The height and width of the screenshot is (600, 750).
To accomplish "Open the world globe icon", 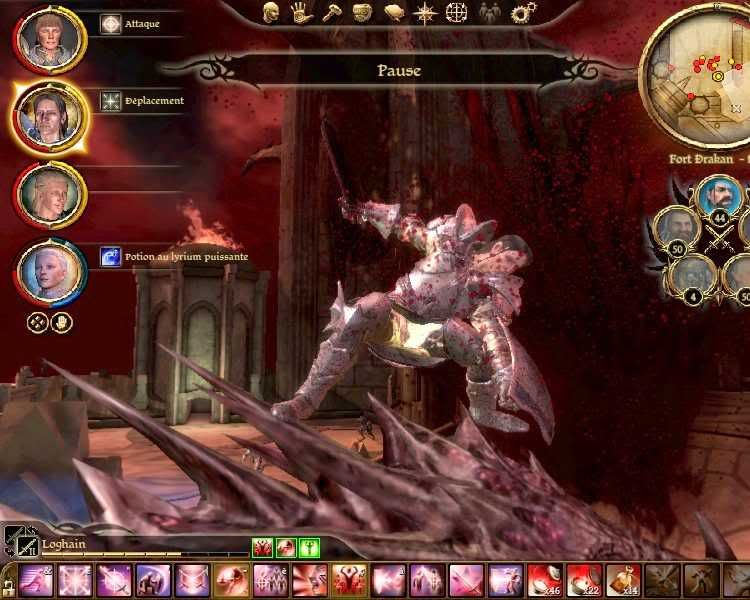I will pos(456,13).
